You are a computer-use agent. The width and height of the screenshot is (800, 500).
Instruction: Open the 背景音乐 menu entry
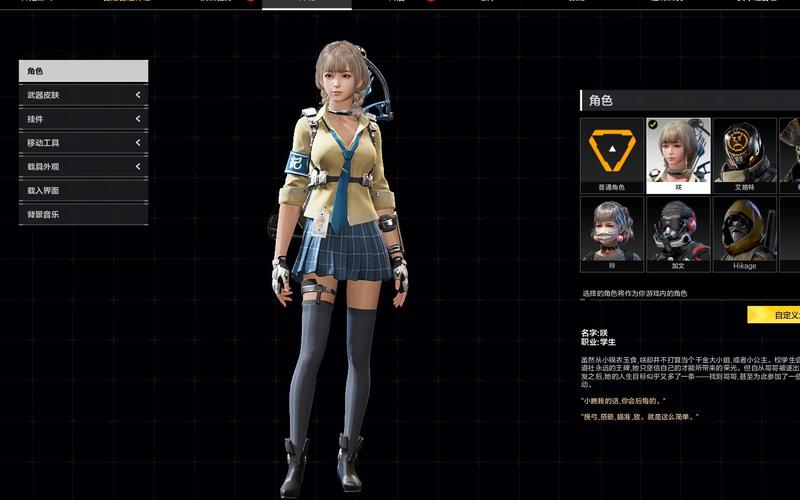pyautogui.click(x=83, y=214)
